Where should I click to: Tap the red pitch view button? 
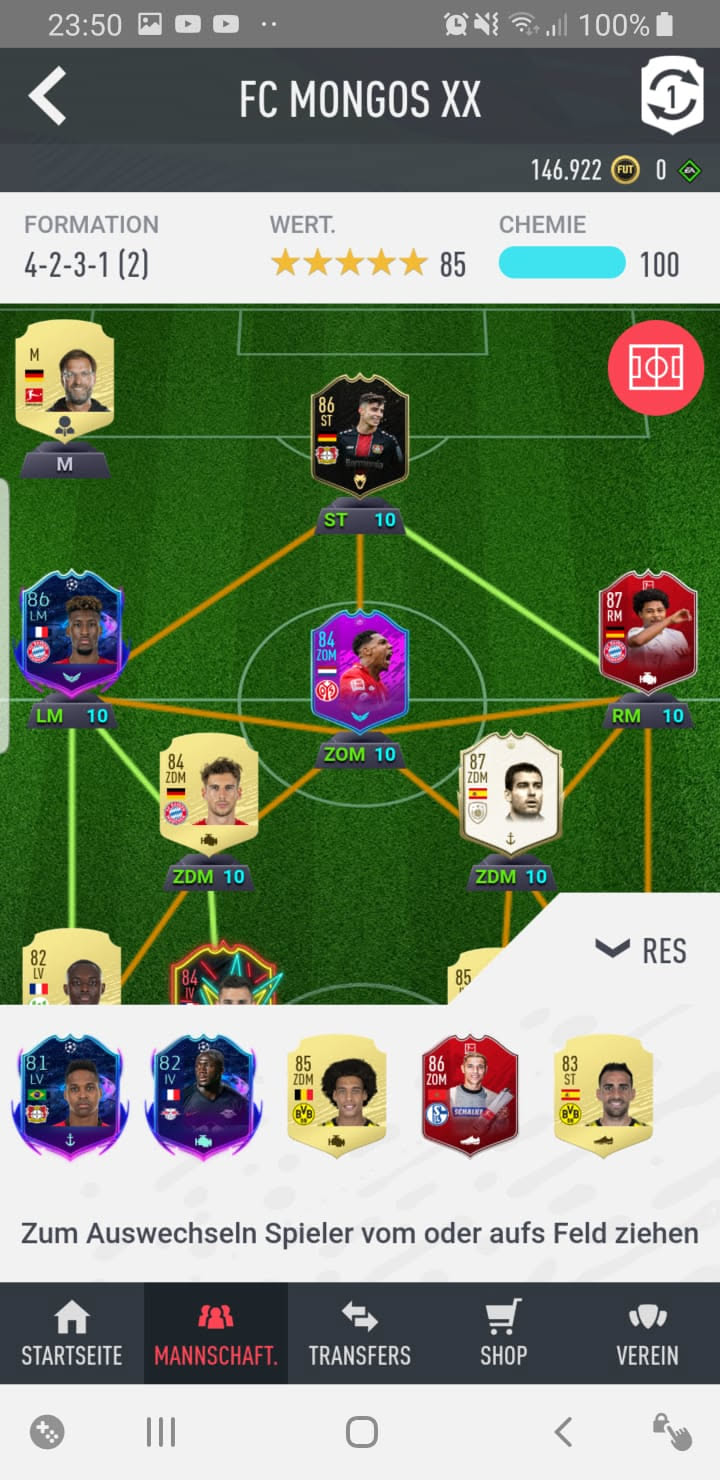[655, 368]
